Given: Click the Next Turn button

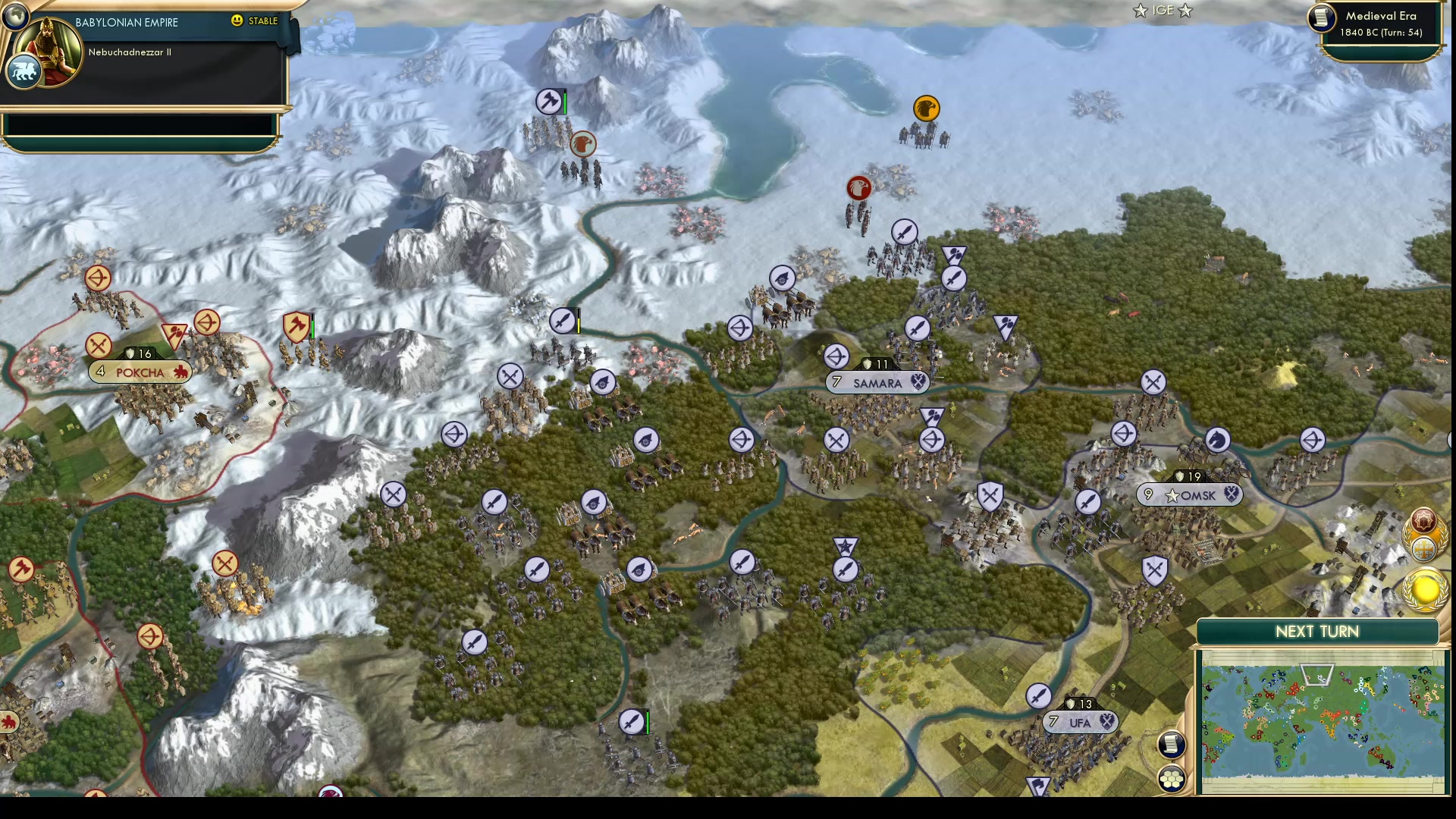Looking at the screenshot, I should click(1316, 631).
